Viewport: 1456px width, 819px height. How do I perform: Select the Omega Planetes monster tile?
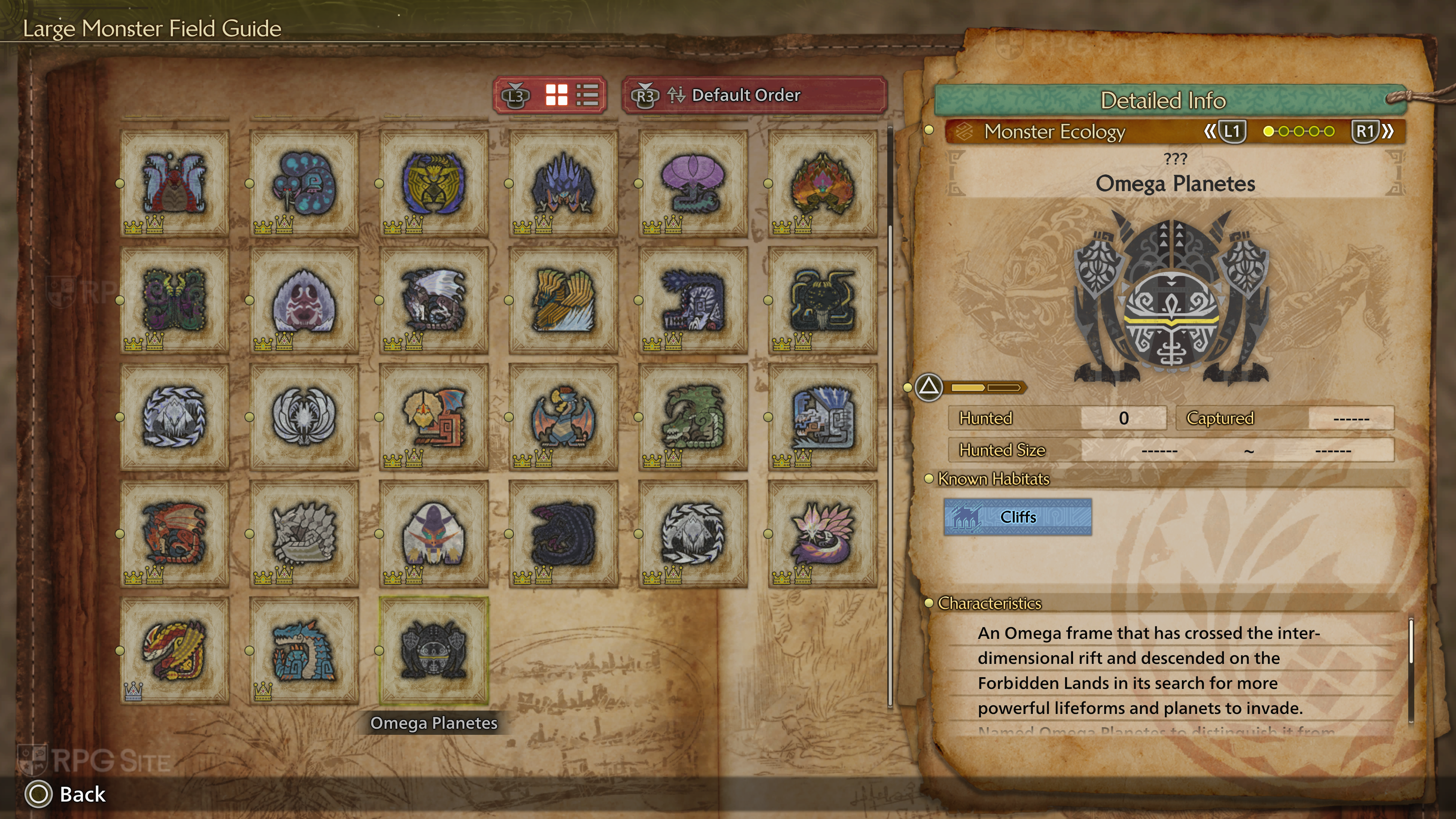[433, 651]
